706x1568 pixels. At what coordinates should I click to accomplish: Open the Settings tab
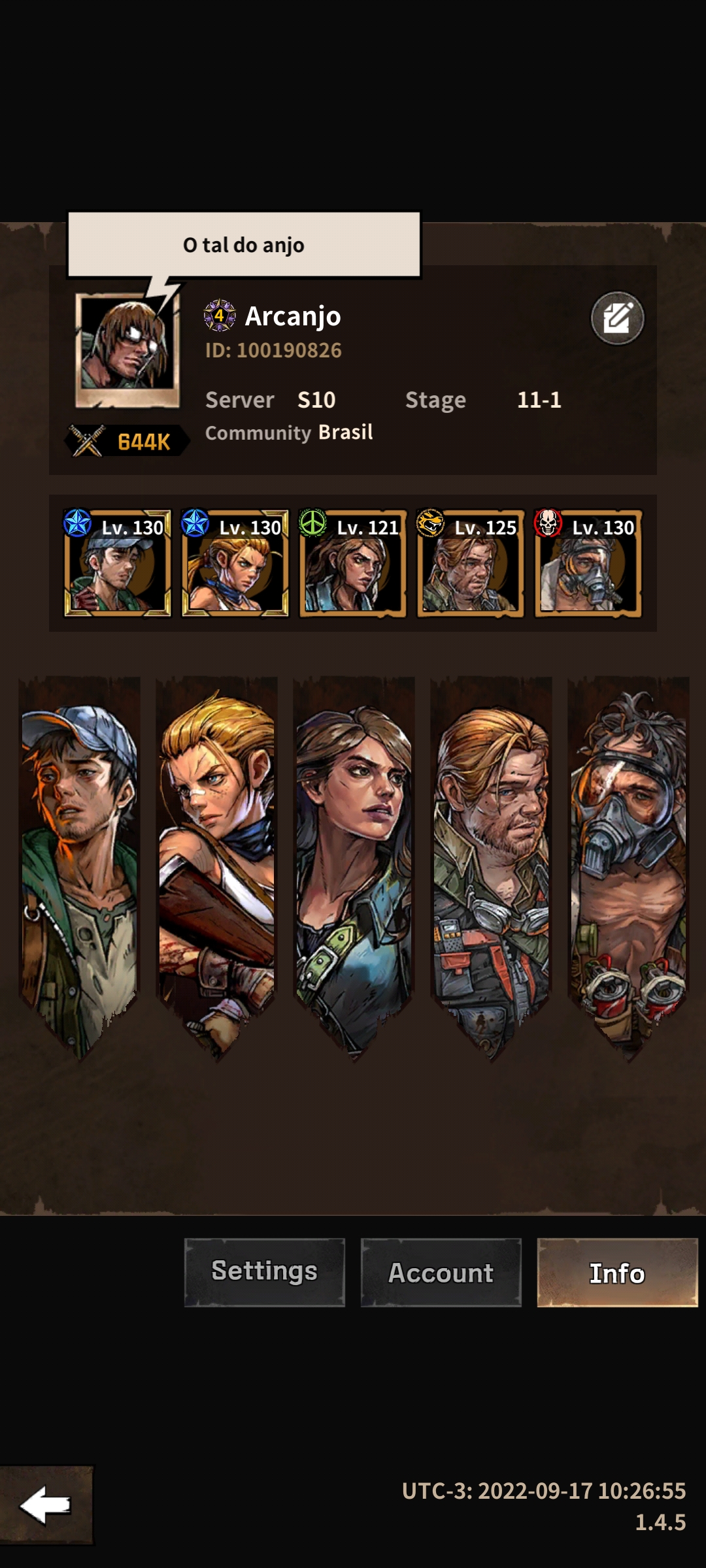tap(264, 1272)
